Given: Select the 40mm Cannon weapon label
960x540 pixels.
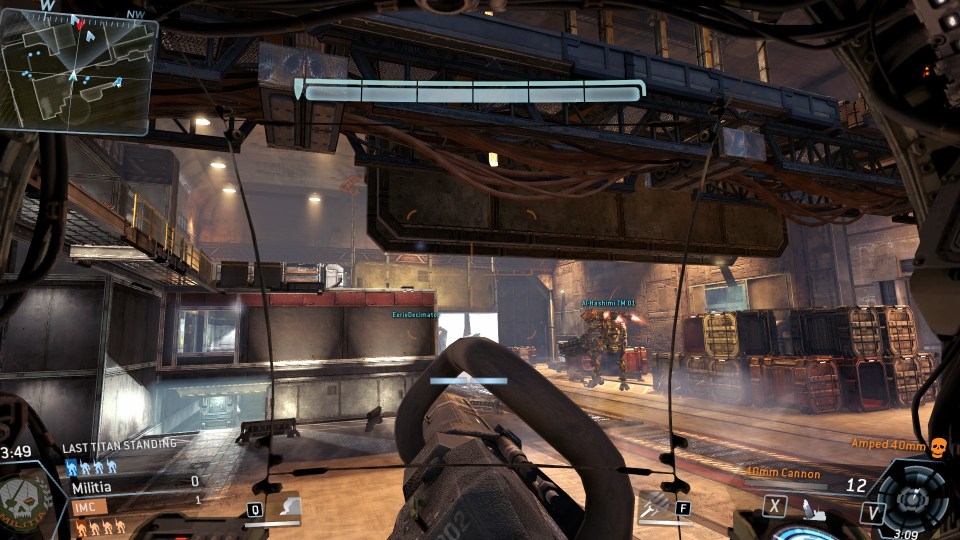Looking at the screenshot, I should (783, 474).
